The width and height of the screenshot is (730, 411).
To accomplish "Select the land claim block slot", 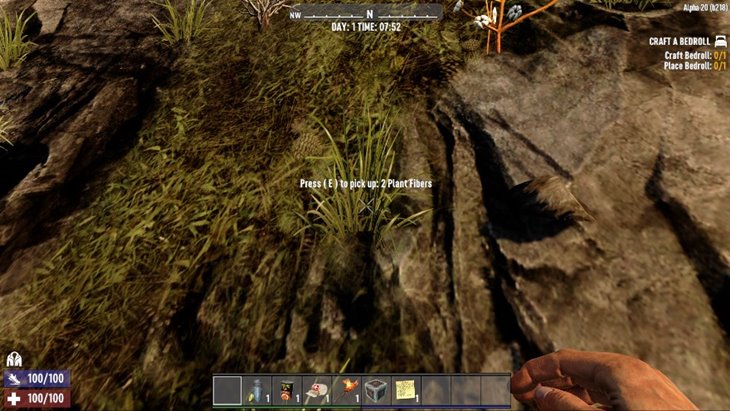I will click(x=376, y=390).
